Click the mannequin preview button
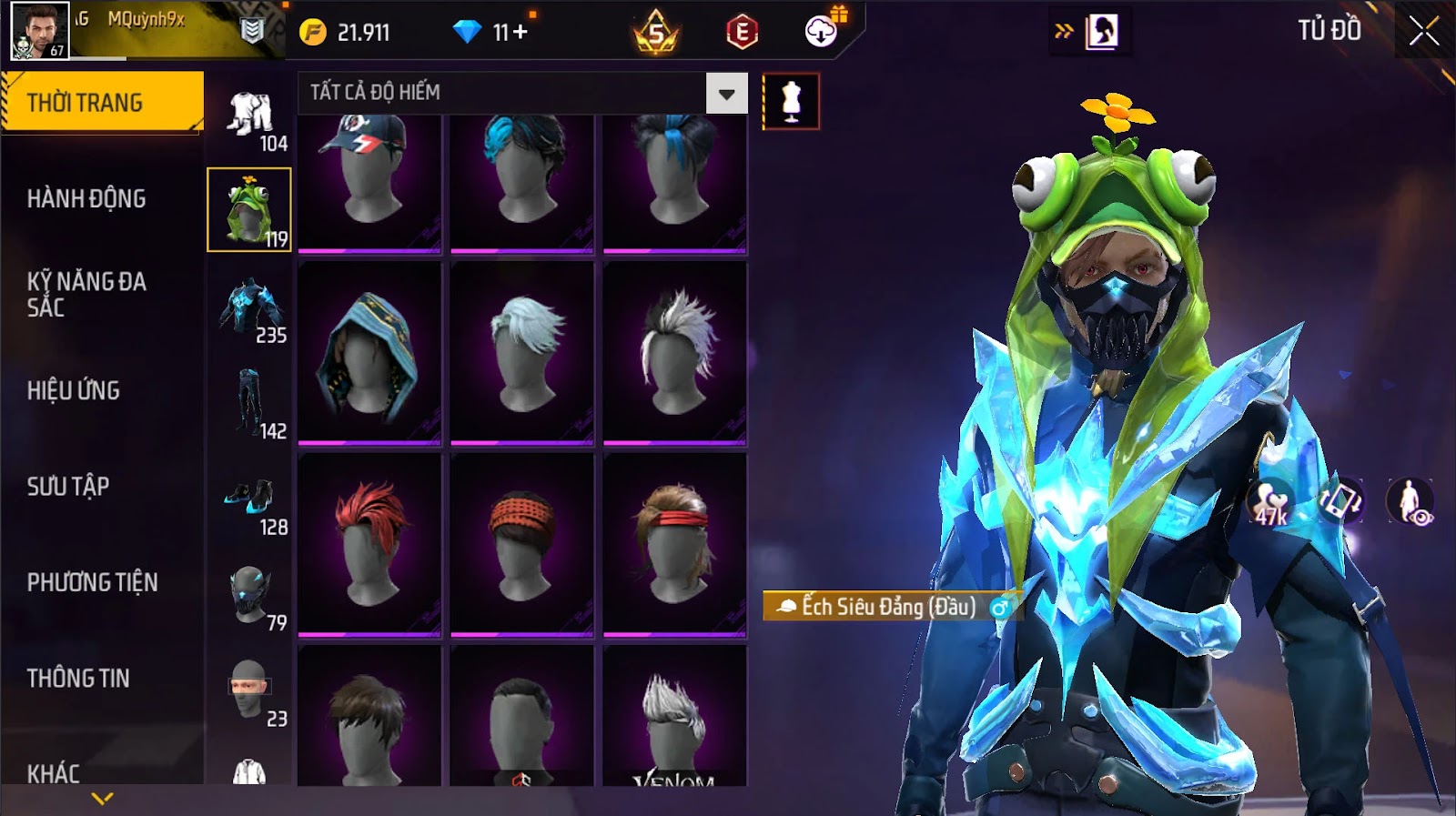This screenshot has height=816, width=1456. [791, 102]
